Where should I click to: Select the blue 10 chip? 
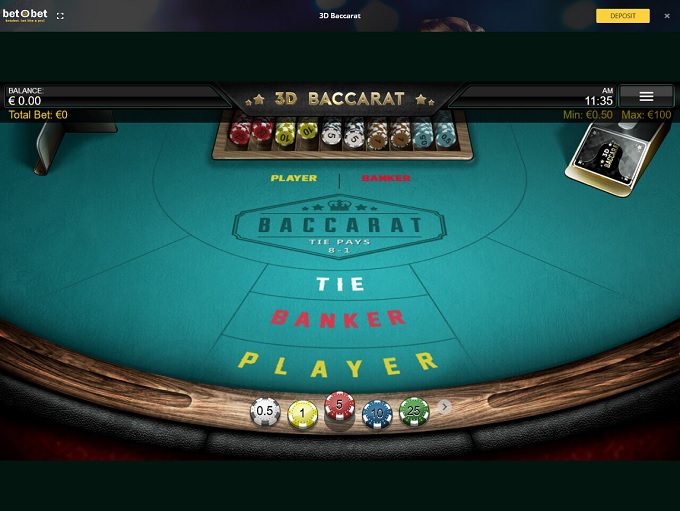377,412
